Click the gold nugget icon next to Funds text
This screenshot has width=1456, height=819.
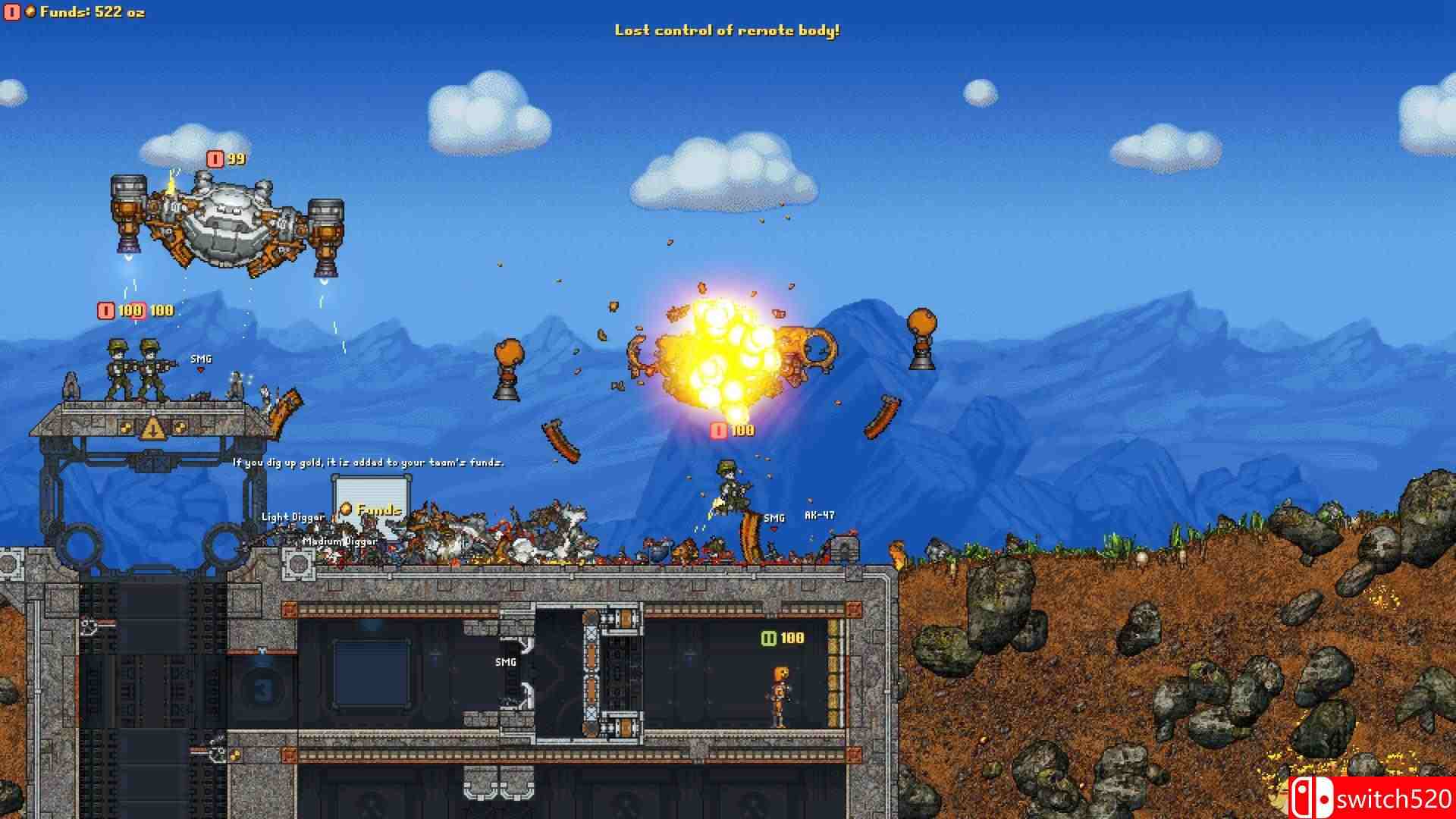point(29,12)
